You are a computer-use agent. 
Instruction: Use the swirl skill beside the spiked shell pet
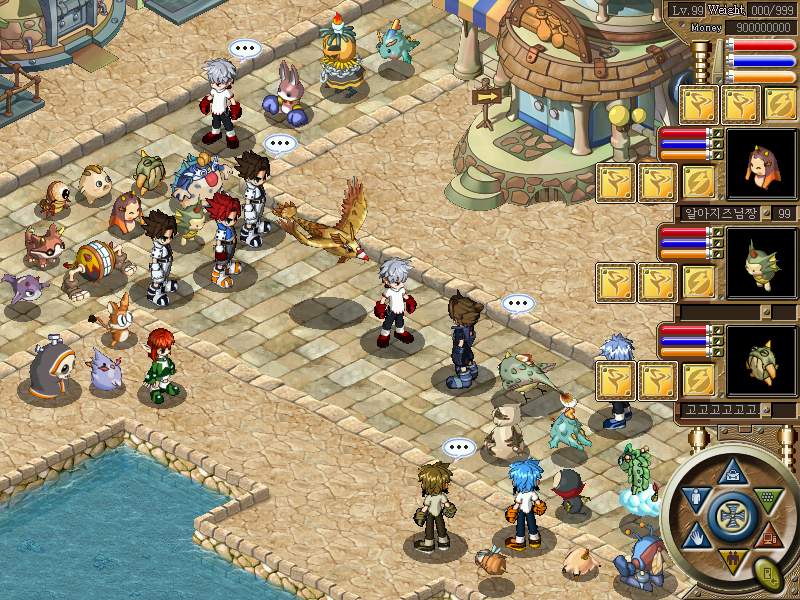(x=699, y=380)
